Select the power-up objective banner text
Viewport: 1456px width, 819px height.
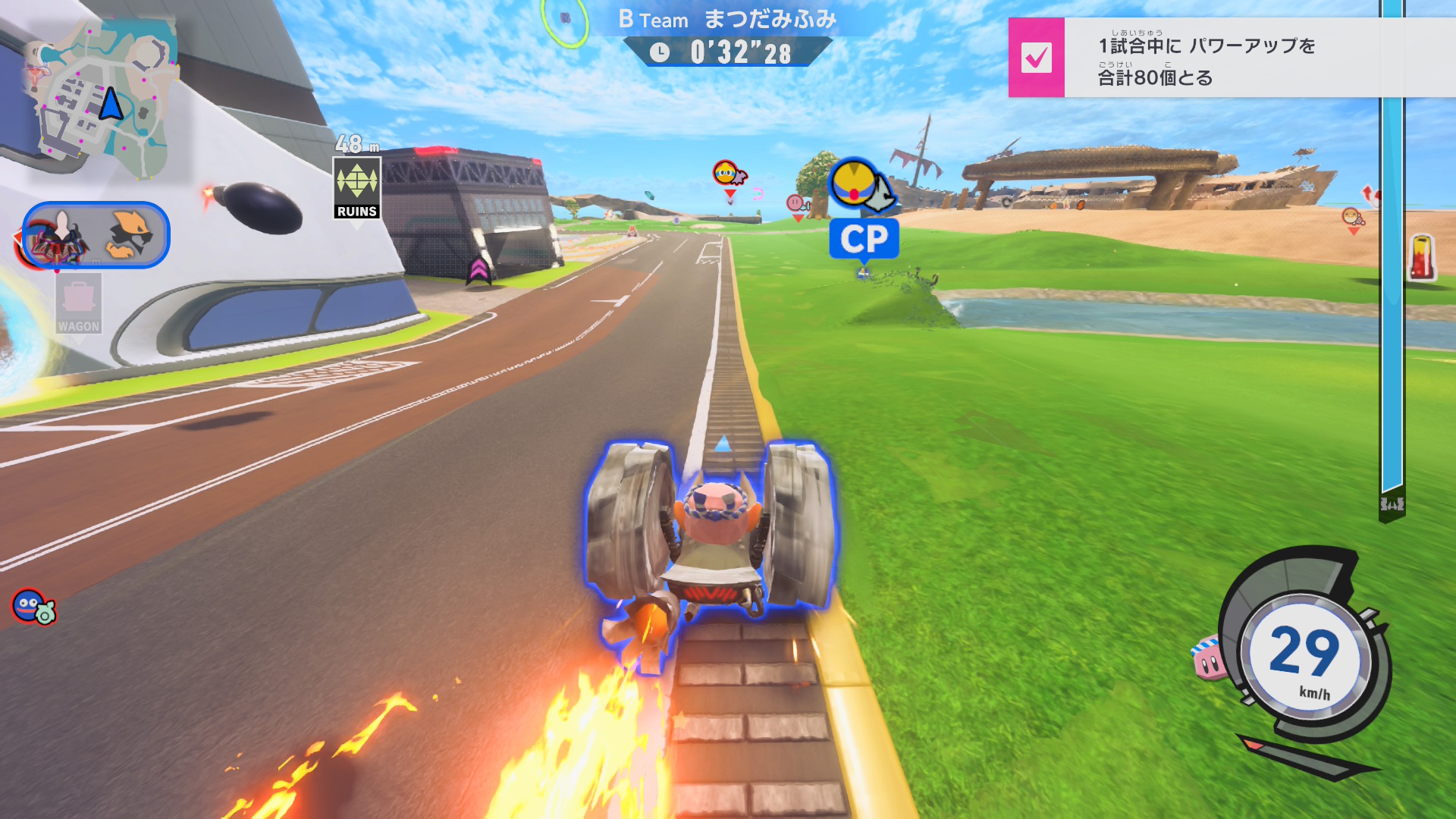1206,61
